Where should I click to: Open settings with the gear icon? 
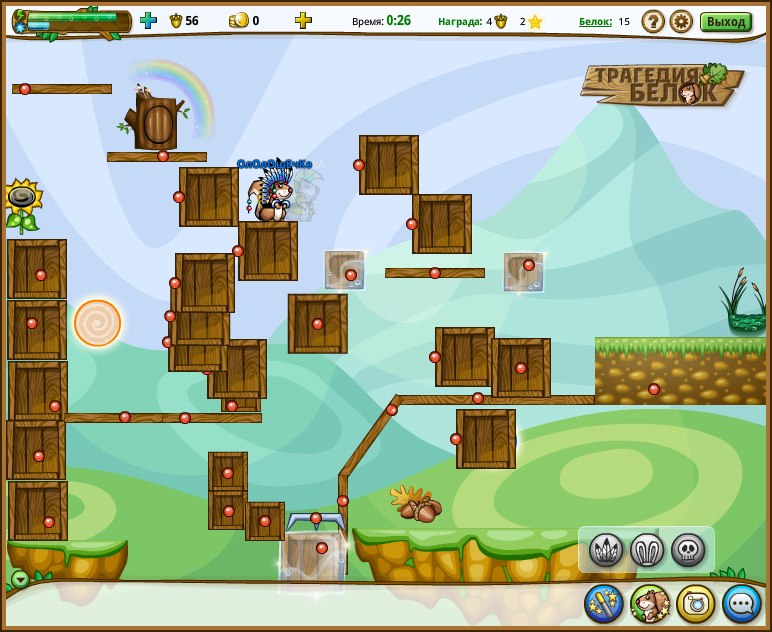click(x=681, y=21)
